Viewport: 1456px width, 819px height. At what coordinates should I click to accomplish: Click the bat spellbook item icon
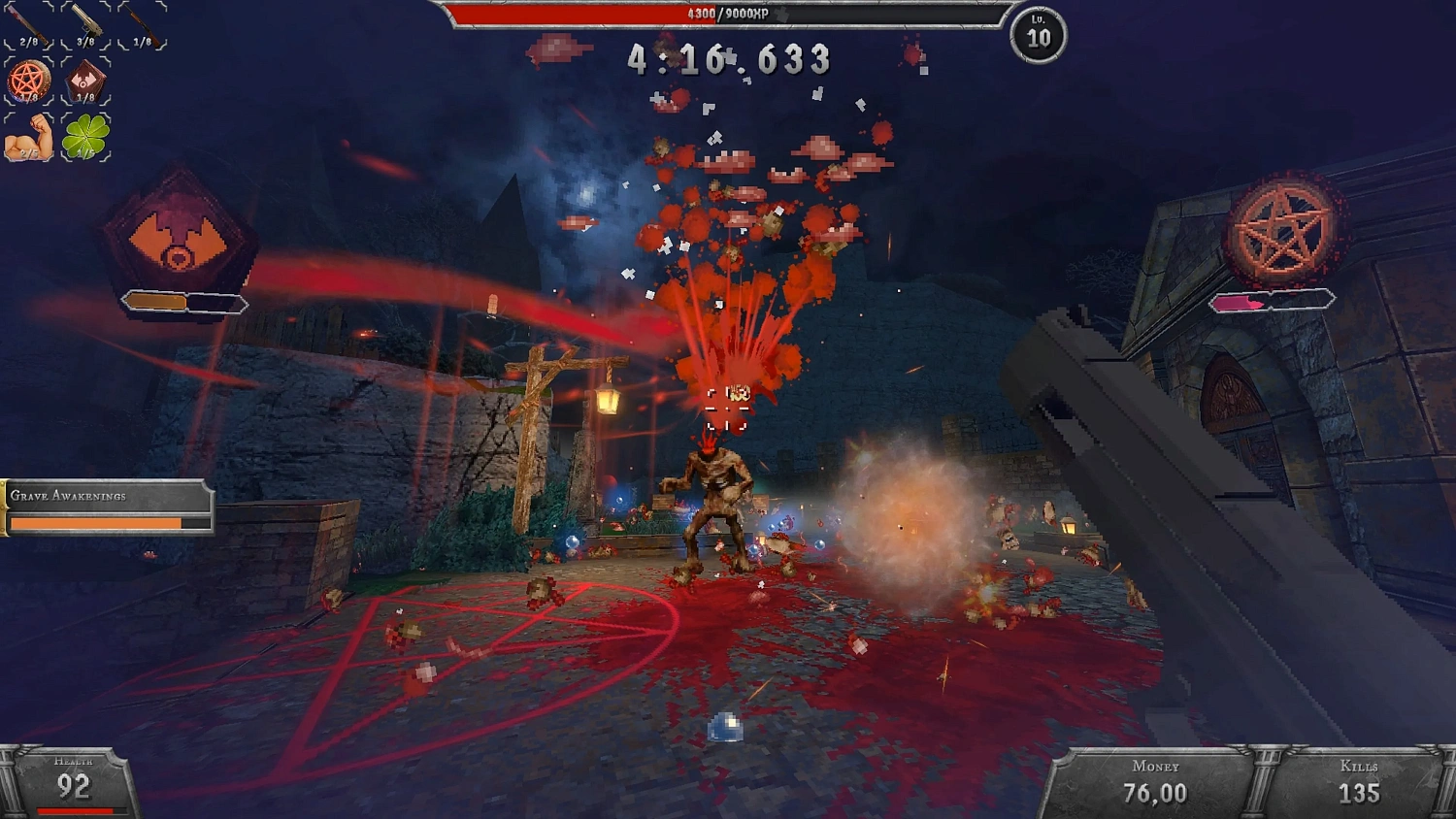tap(83, 78)
